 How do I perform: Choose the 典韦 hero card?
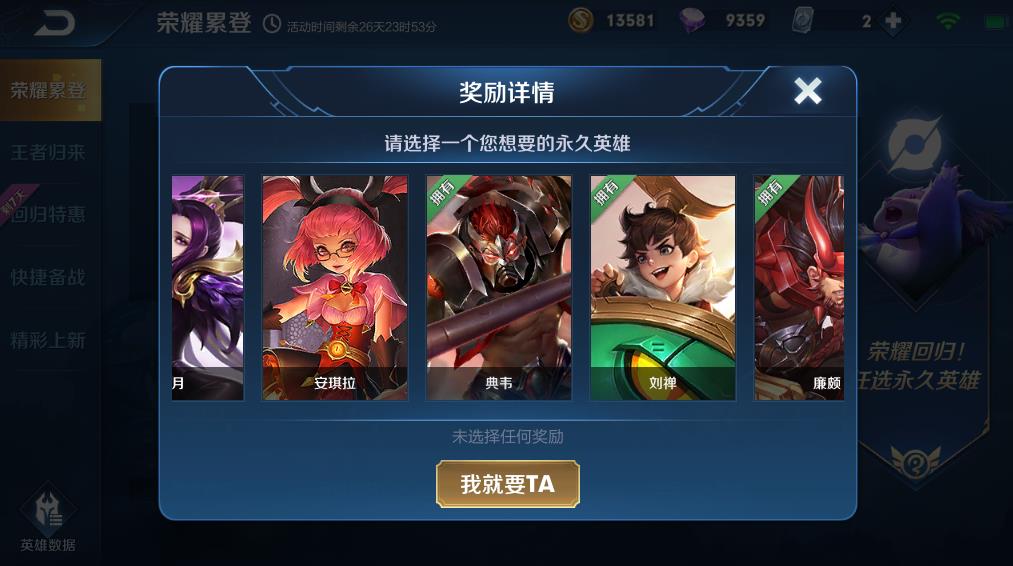coord(499,288)
